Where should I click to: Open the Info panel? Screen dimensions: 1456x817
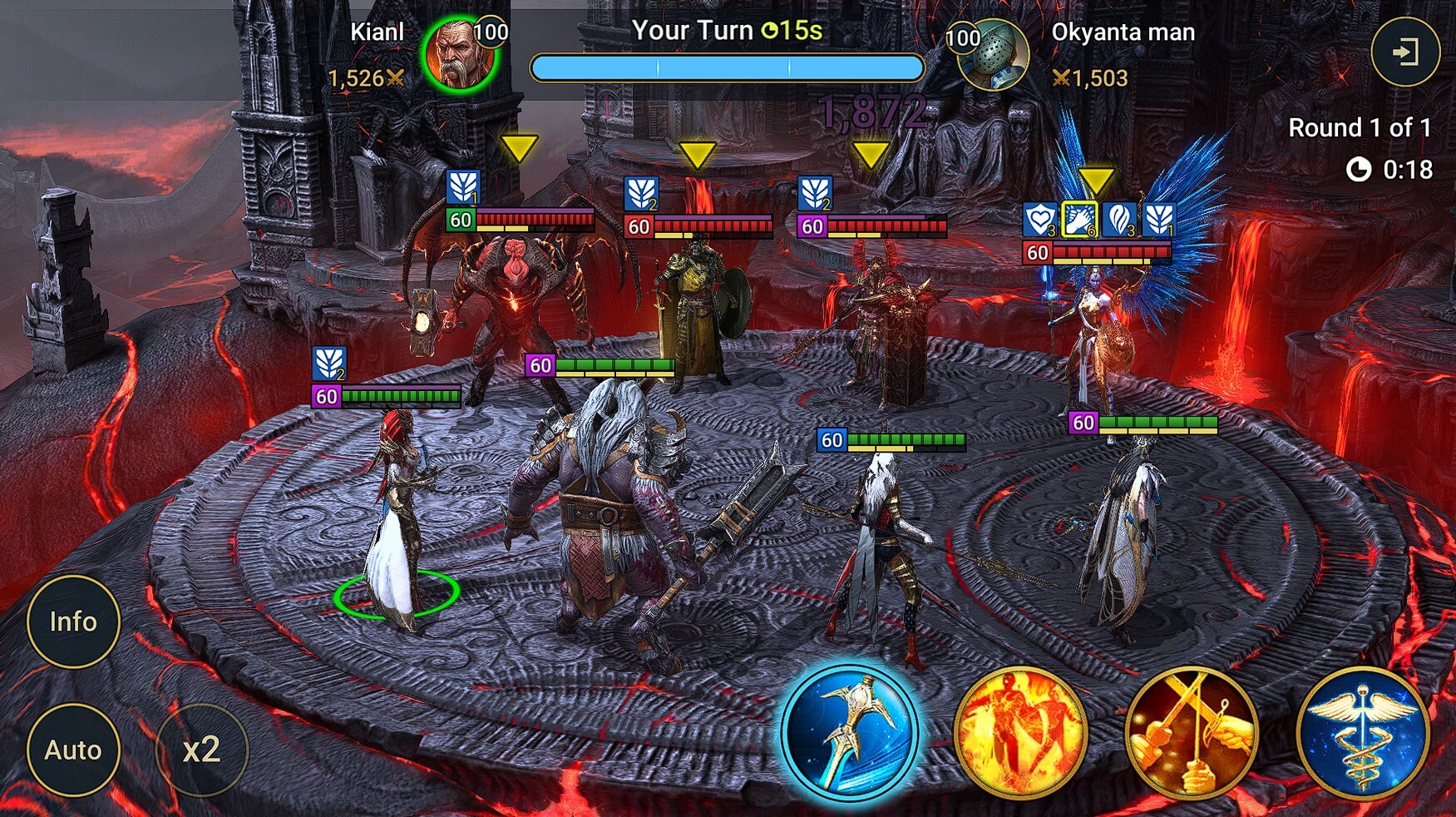(x=73, y=621)
